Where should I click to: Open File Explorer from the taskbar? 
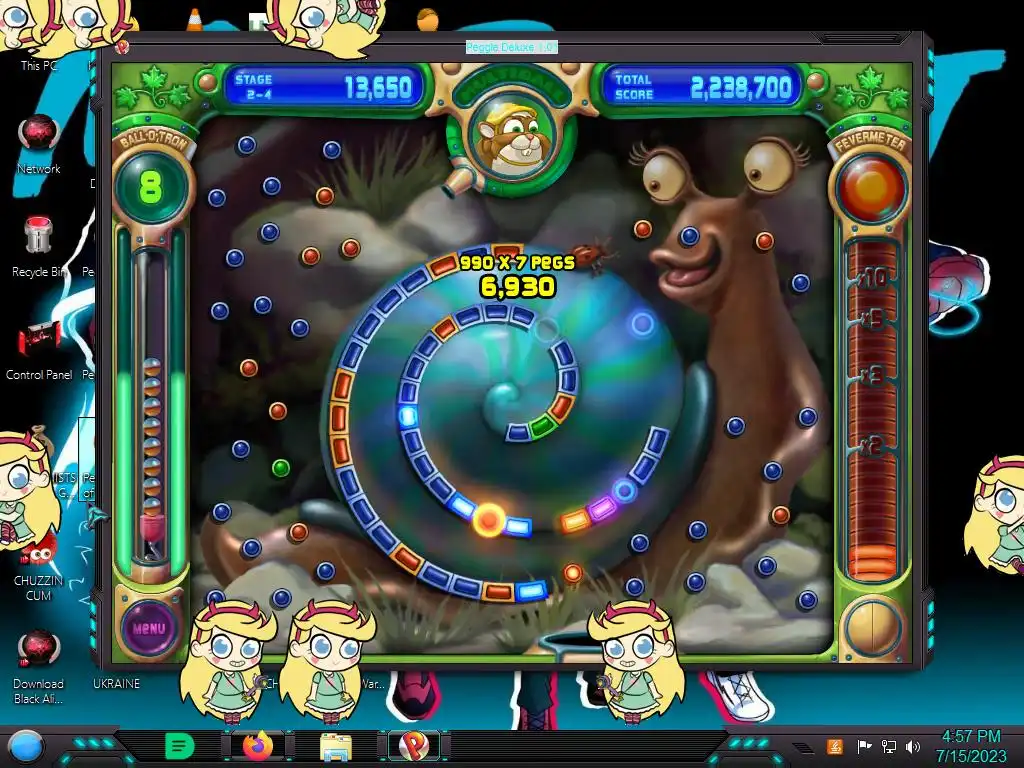(x=335, y=745)
